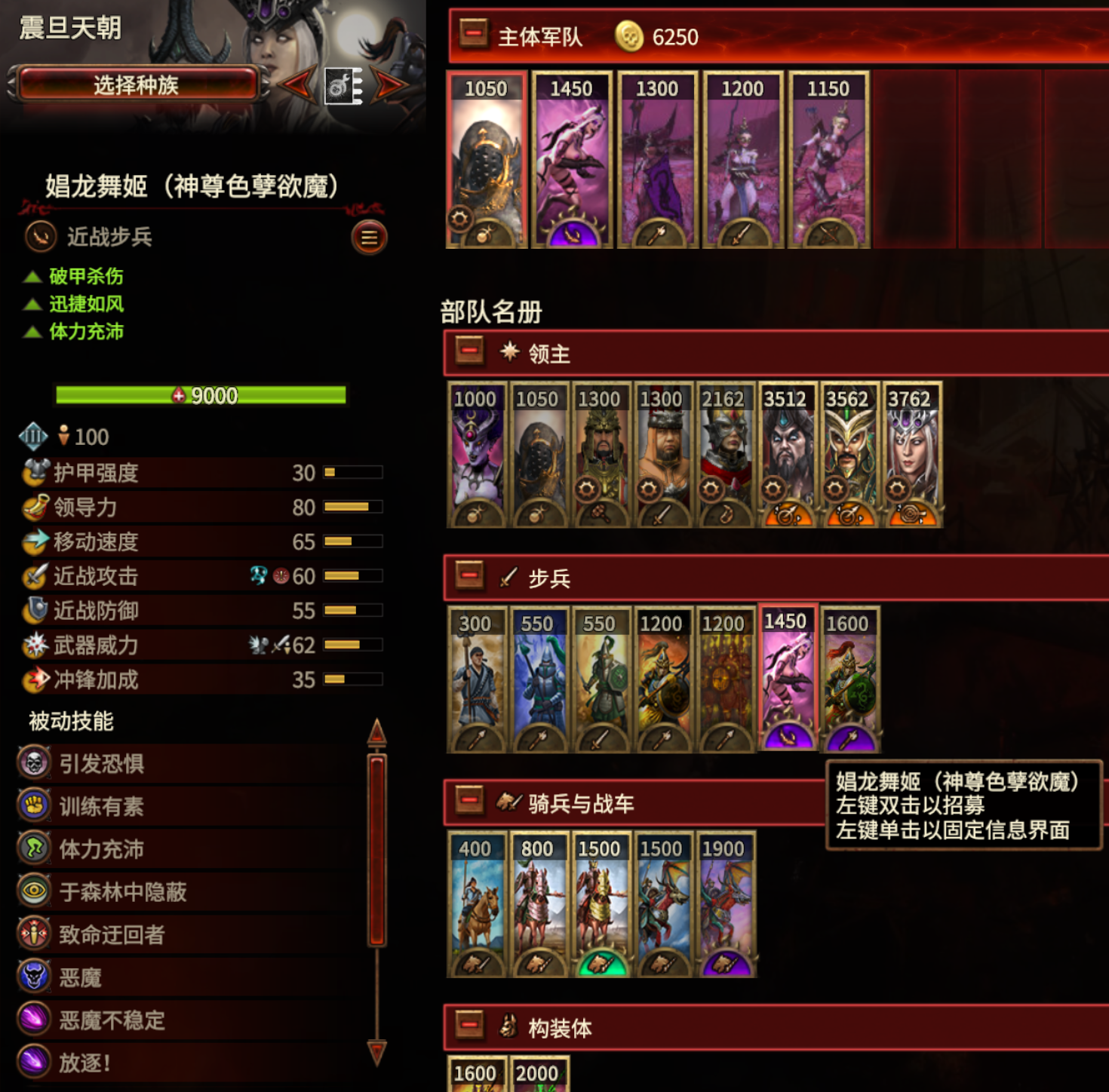Click the sun icon on the 领主 header
The image size is (1109, 1092).
tap(510, 352)
